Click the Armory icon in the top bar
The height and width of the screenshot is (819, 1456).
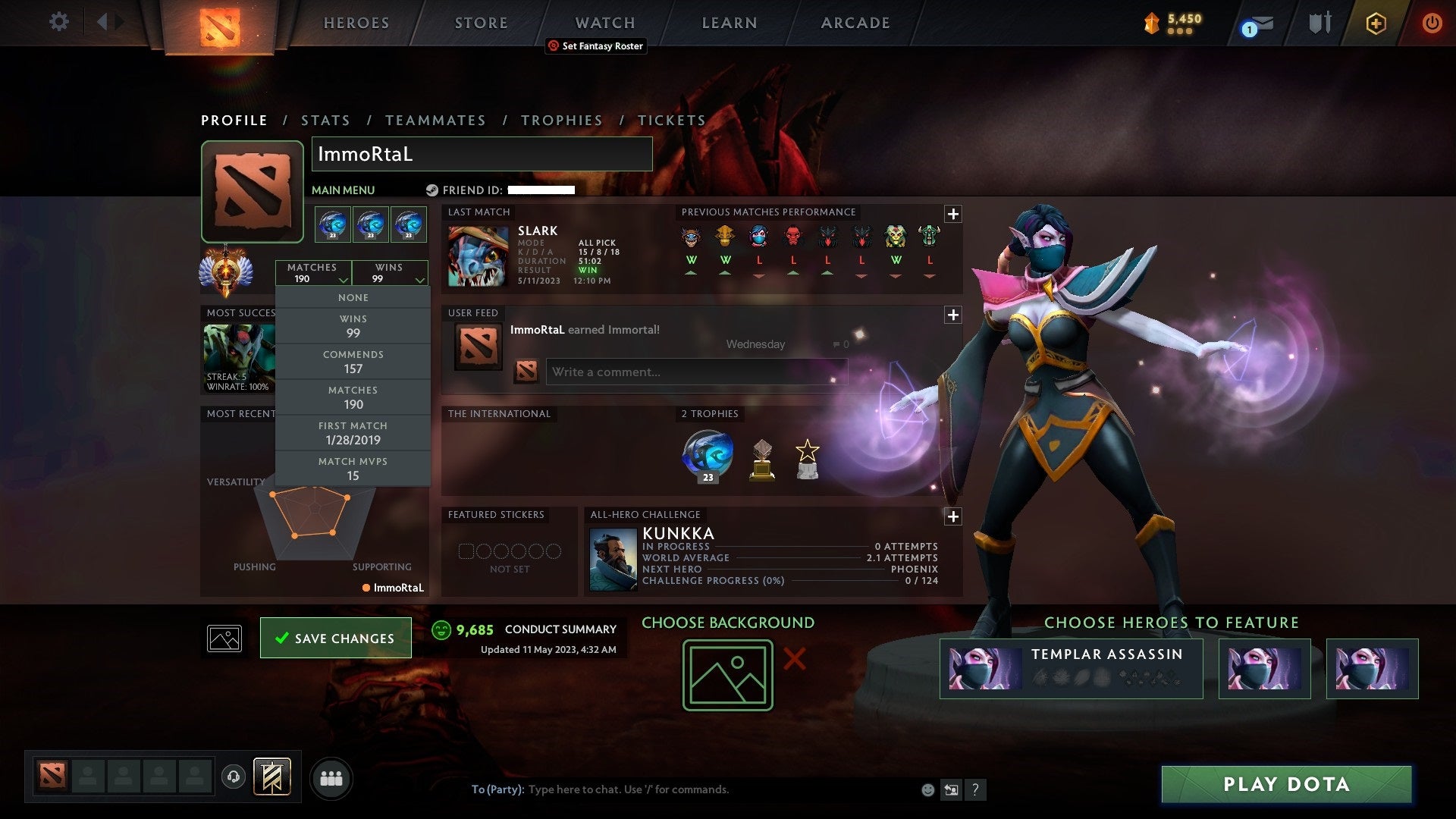pos(1319,22)
